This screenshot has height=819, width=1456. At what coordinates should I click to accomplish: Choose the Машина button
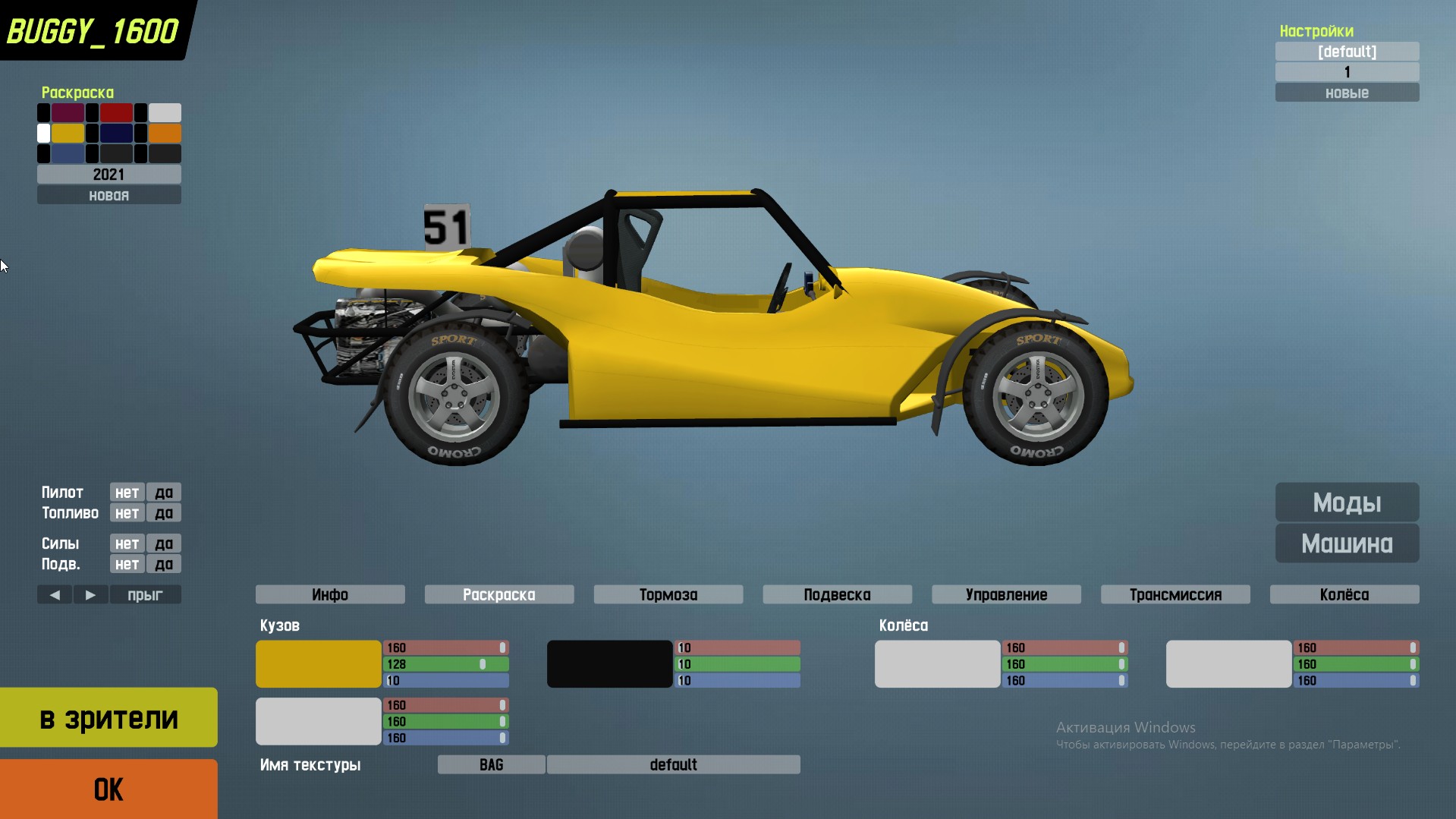click(1347, 543)
